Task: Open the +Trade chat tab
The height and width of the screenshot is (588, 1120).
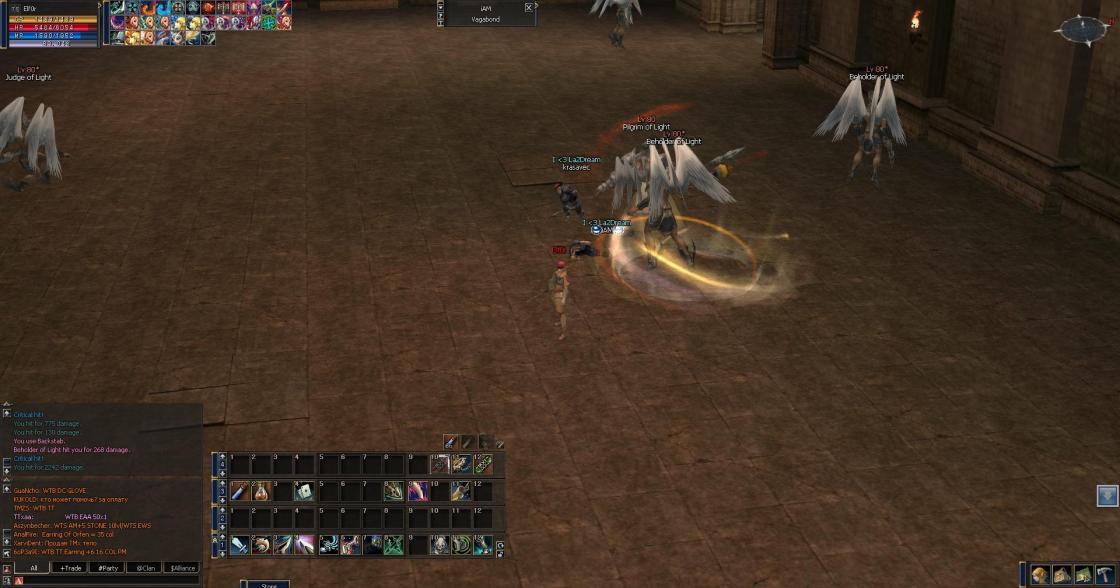Action: click(x=70, y=567)
